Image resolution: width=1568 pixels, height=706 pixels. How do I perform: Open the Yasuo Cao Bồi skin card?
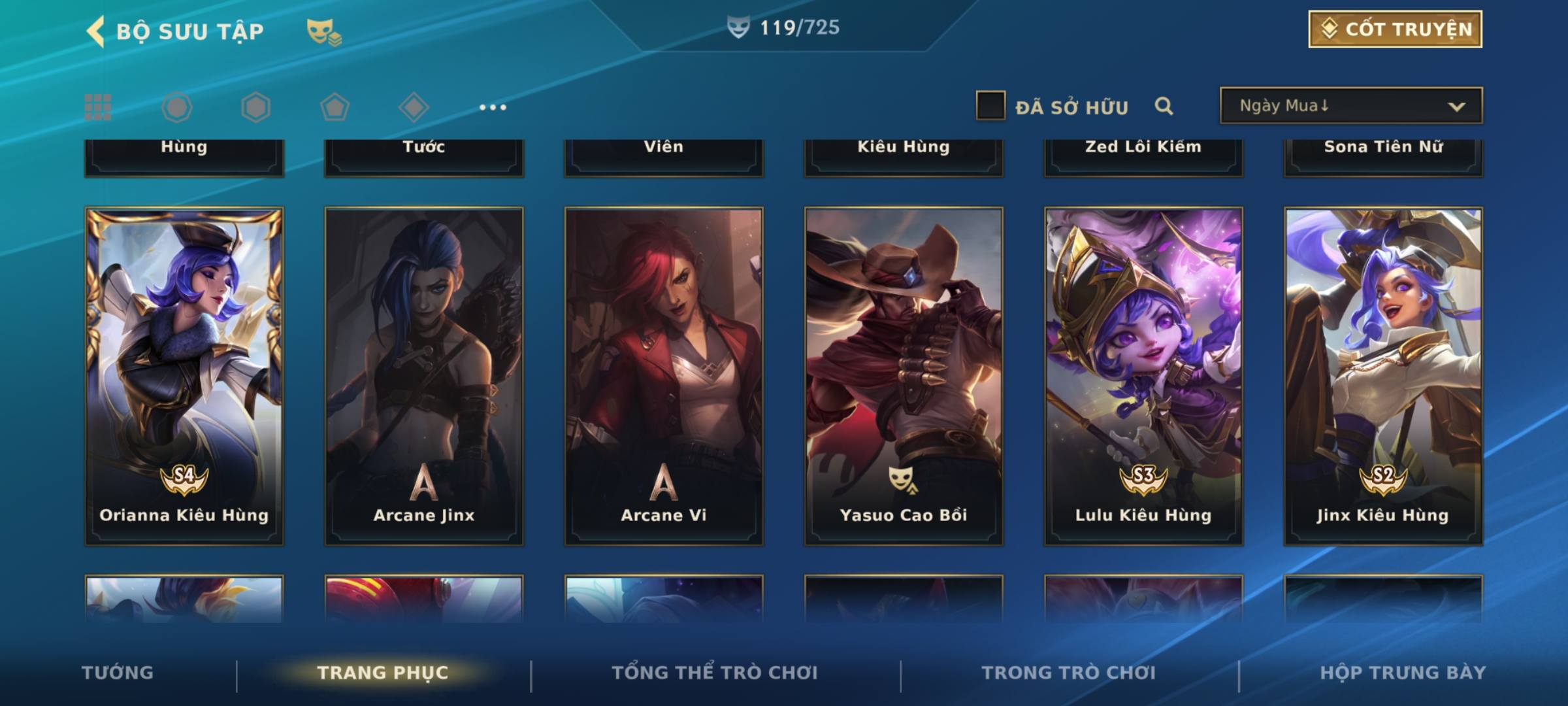(x=904, y=376)
